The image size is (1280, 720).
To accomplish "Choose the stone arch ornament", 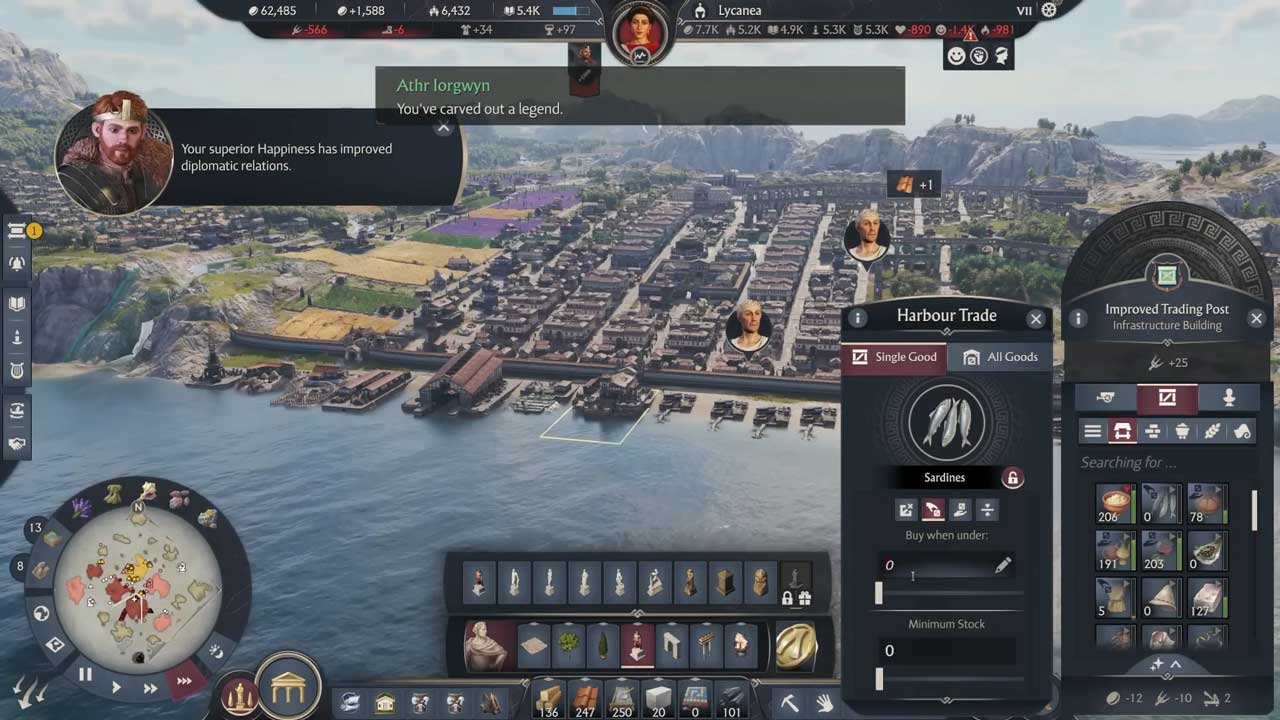I will [671, 645].
